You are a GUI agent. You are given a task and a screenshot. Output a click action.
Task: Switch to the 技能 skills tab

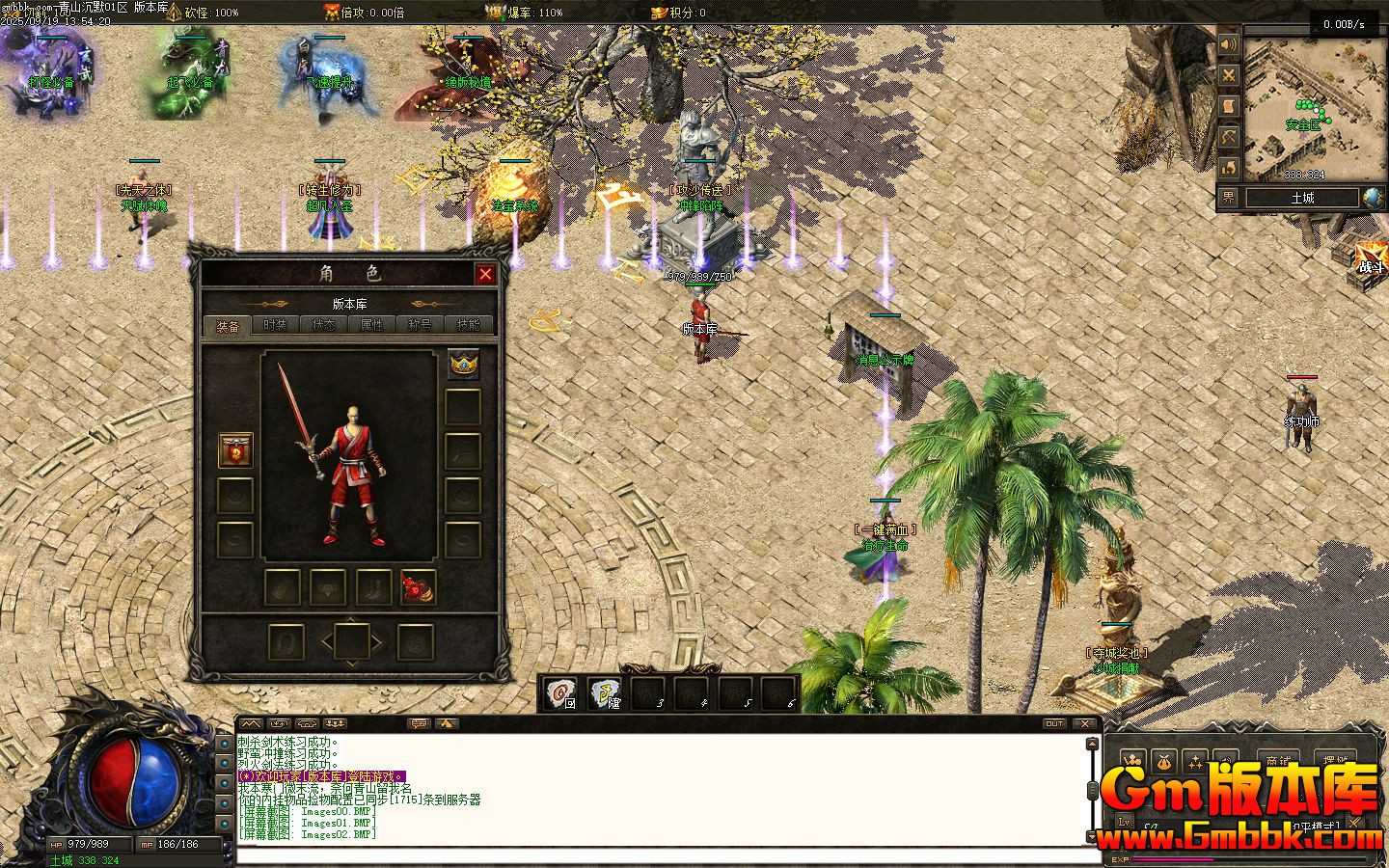pyautogui.click(x=469, y=326)
